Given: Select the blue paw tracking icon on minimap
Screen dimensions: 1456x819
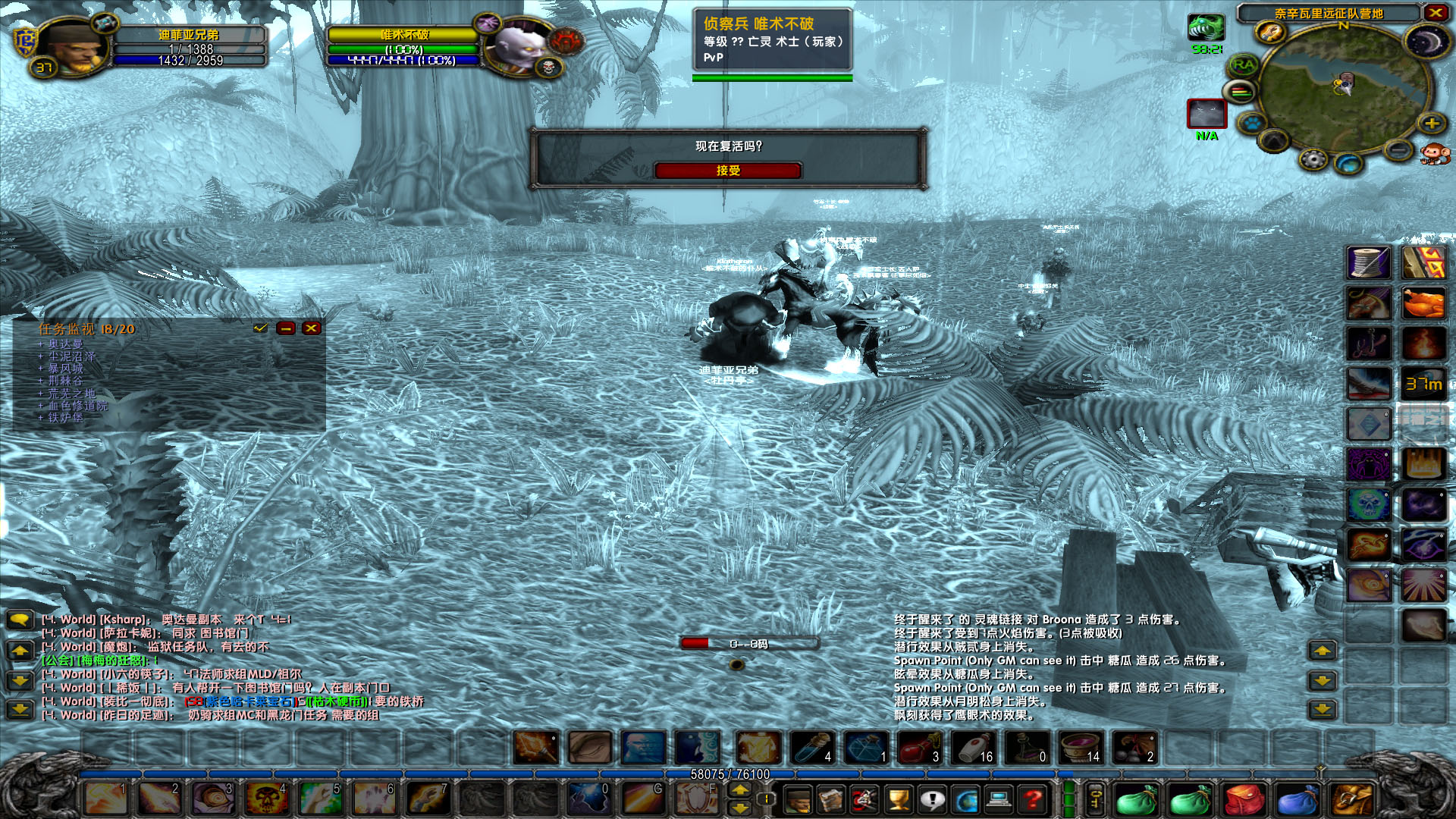Looking at the screenshot, I should pyautogui.click(x=1253, y=123).
